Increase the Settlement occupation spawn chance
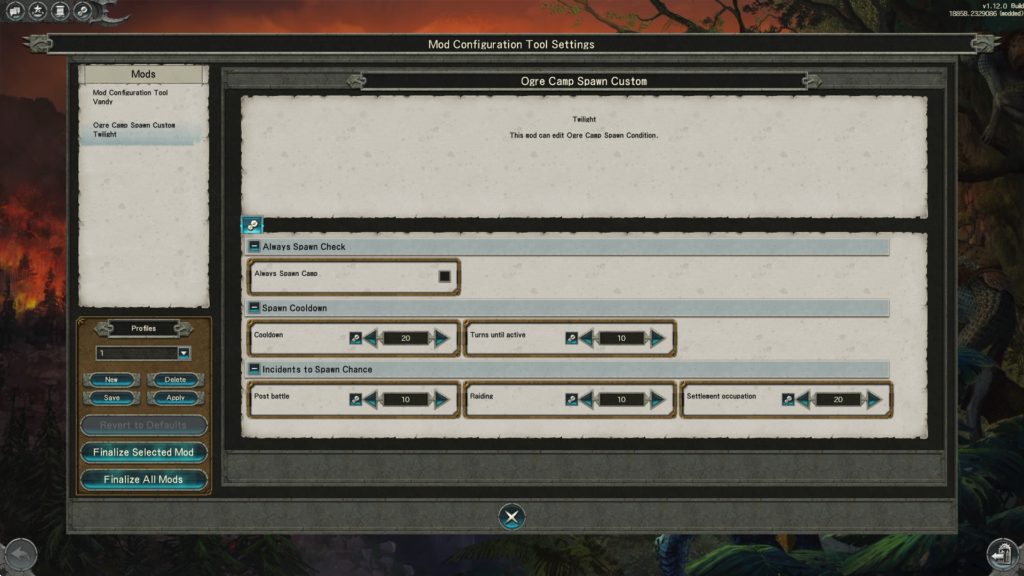The width and height of the screenshot is (1024, 576). pos(875,399)
